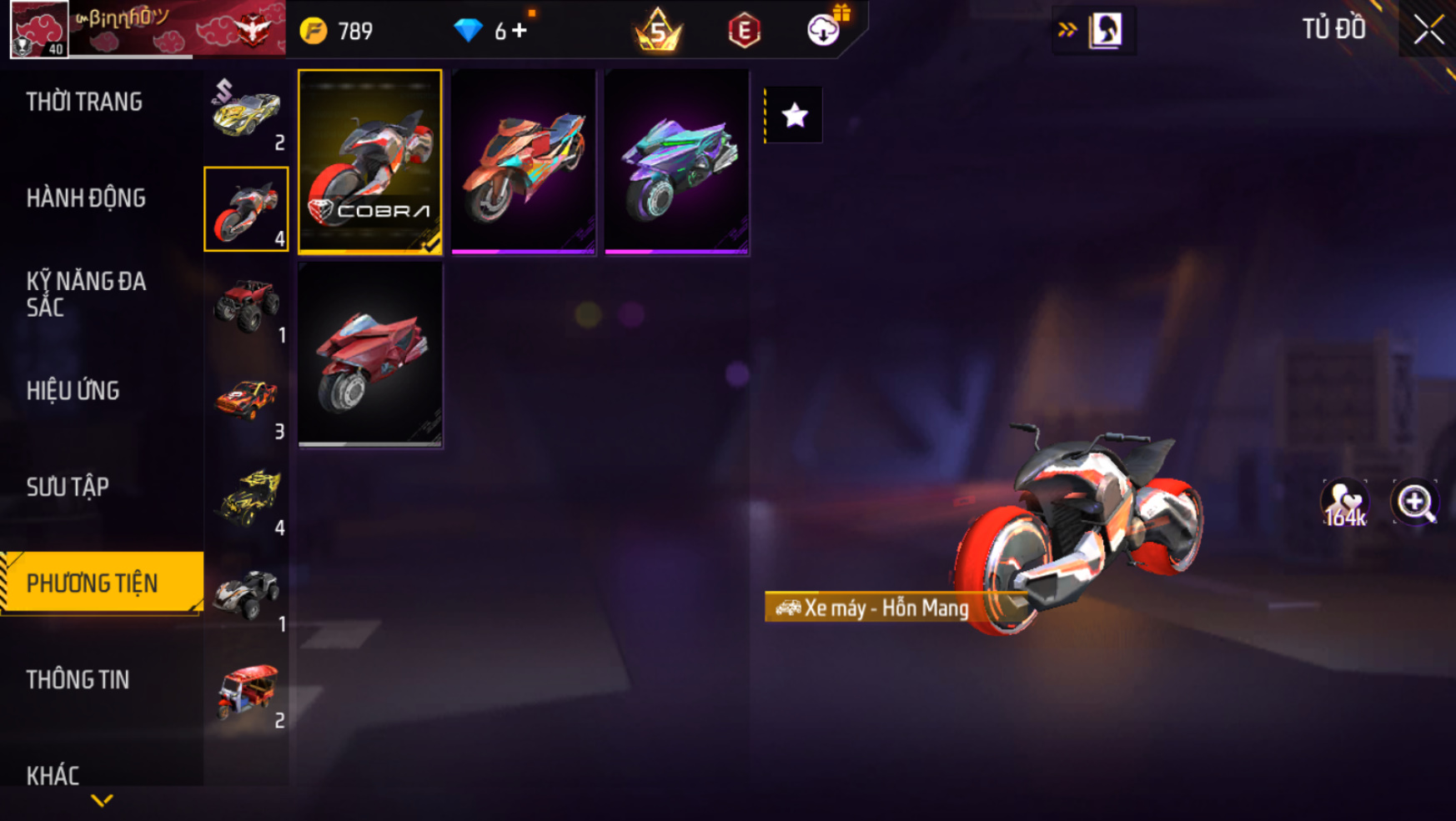The image size is (1456, 821).
Task: Pick the red default motorbike skin
Action: [x=370, y=355]
